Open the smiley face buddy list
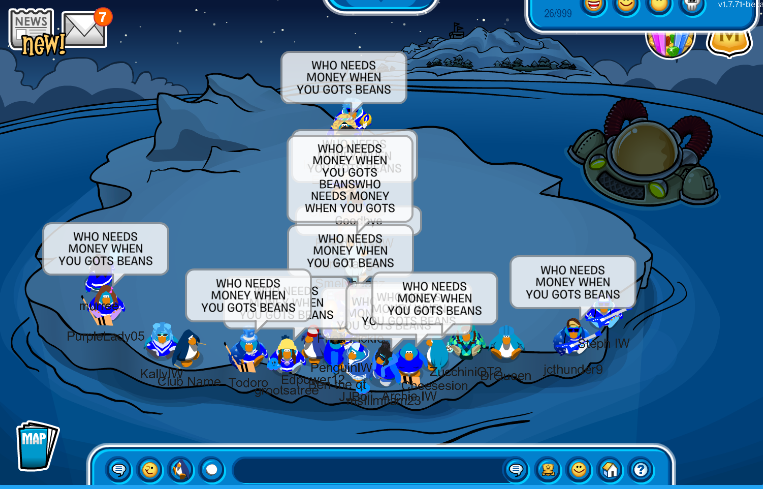 579,469
